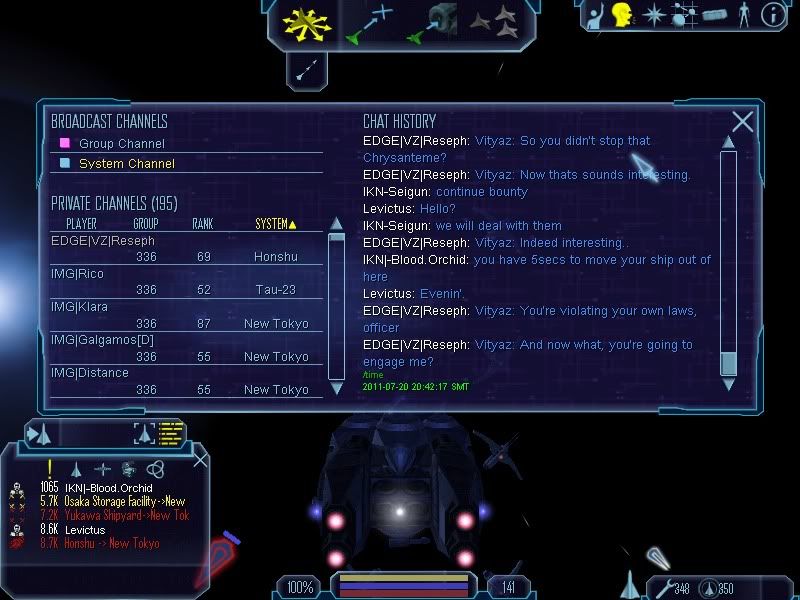Activate the join formation maneuver icon
This screenshot has height=600, width=800.
tap(492, 24)
